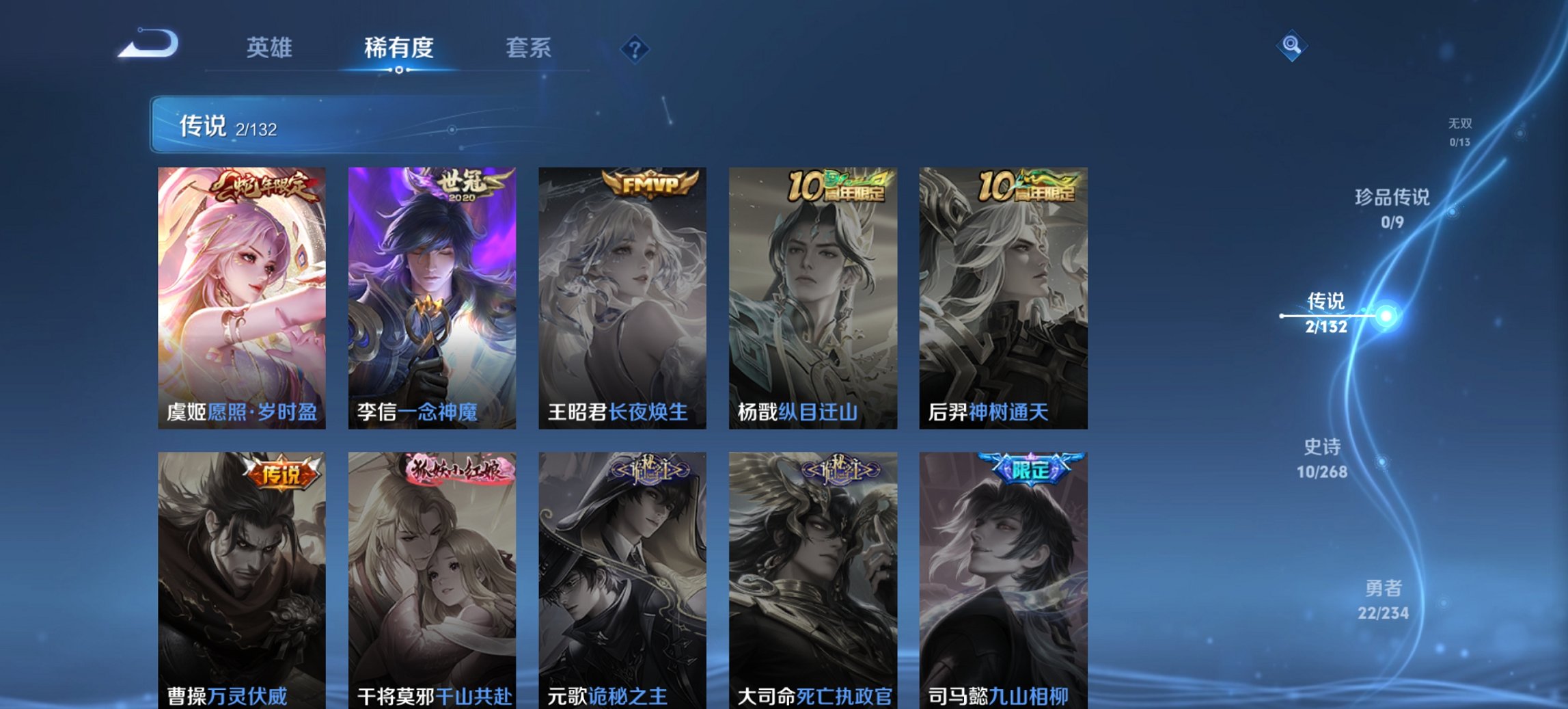Open the search magnifier icon
The height and width of the screenshot is (709, 1568).
1291,46
